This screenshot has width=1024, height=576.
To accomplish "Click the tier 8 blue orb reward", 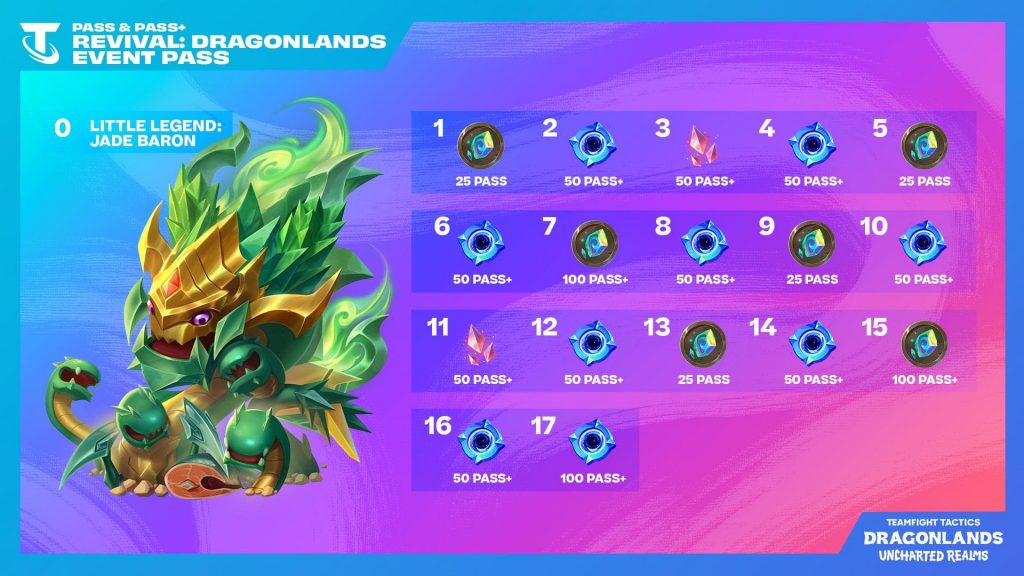I will (700, 243).
